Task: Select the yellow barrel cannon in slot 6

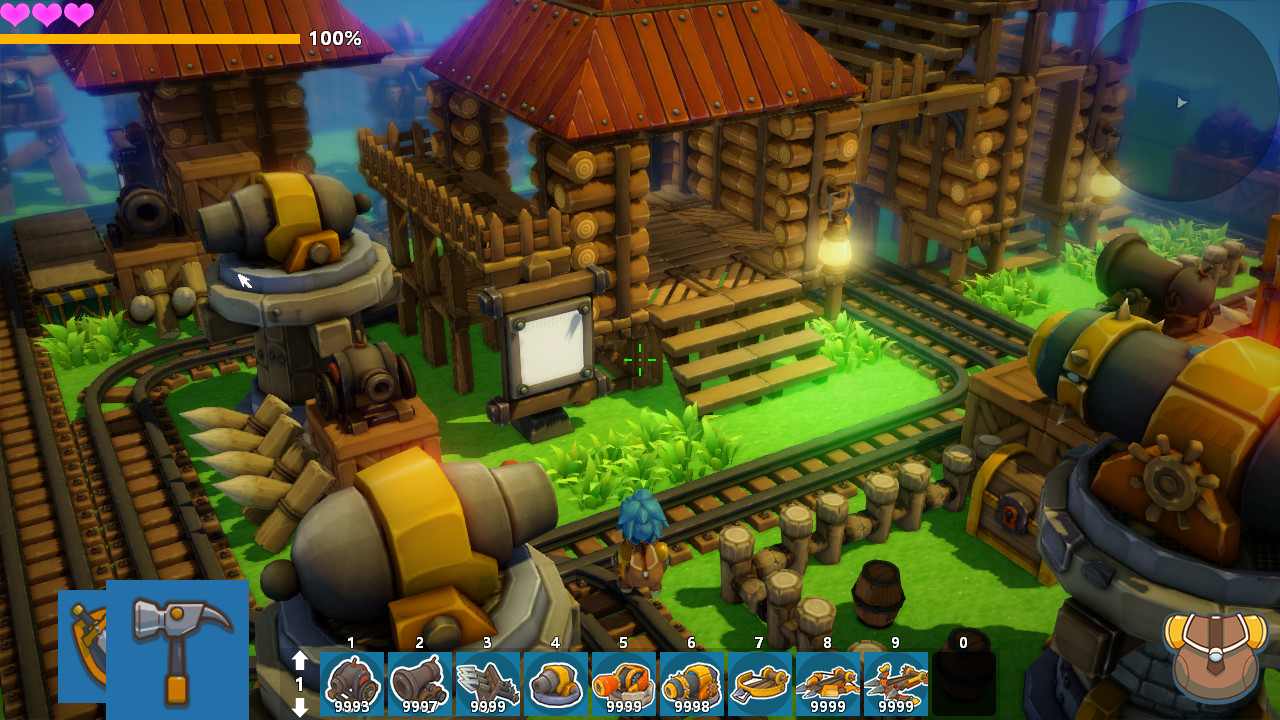Action: [692, 684]
